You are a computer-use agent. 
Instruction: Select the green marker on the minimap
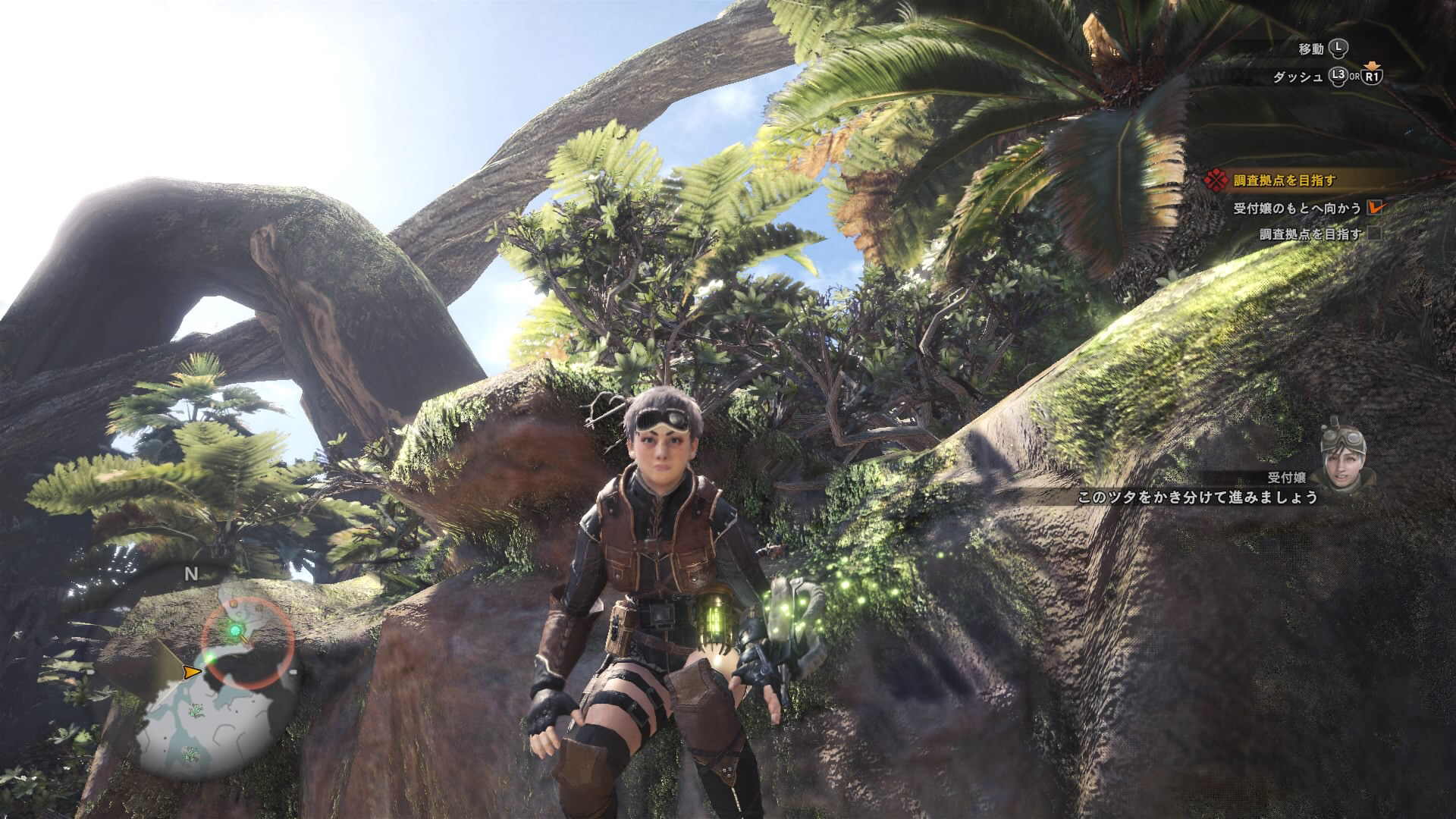236,630
